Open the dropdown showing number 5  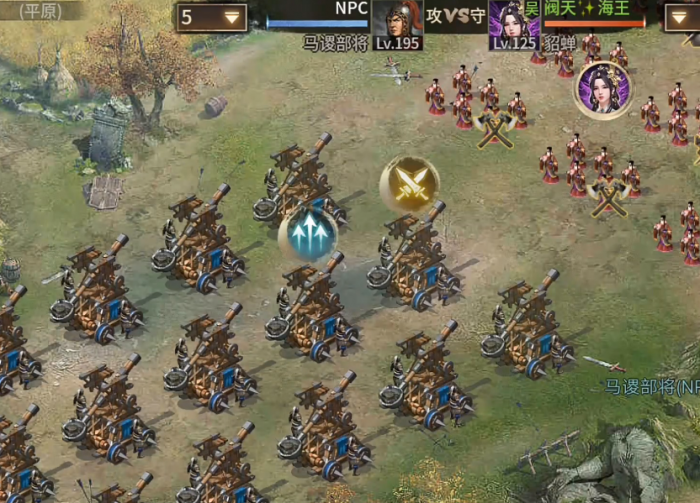[213, 18]
